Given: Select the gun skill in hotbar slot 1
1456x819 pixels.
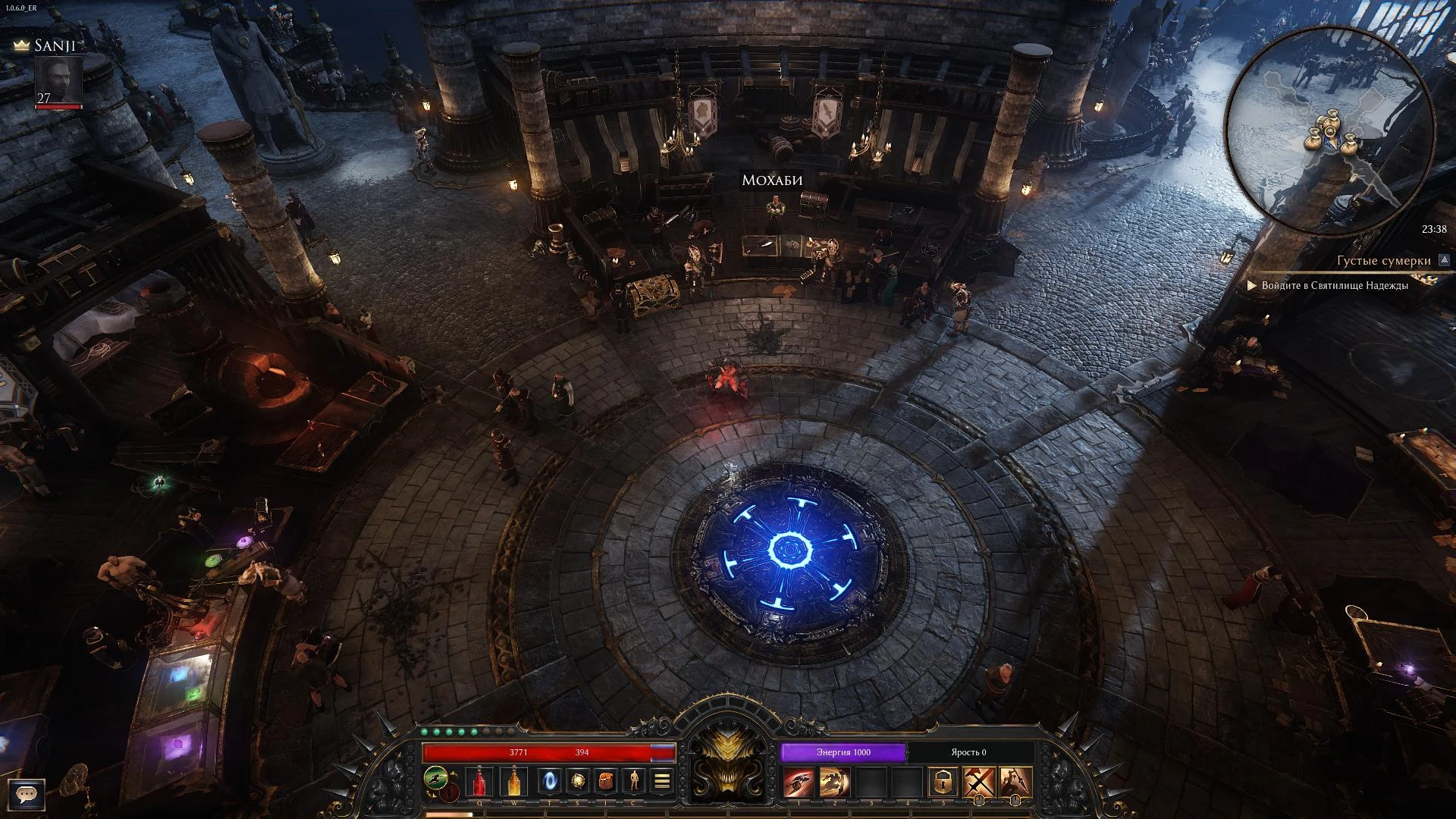Looking at the screenshot, I should click(x=799, y=780).
